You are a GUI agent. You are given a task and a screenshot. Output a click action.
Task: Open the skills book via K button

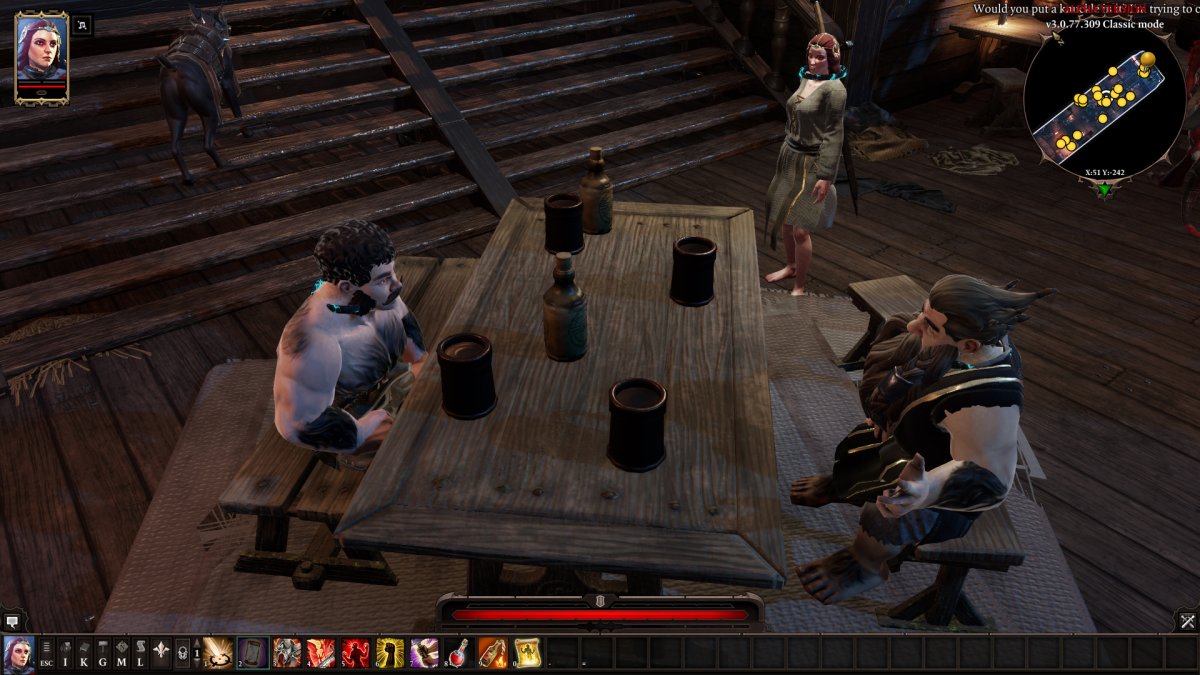point(84,654)
